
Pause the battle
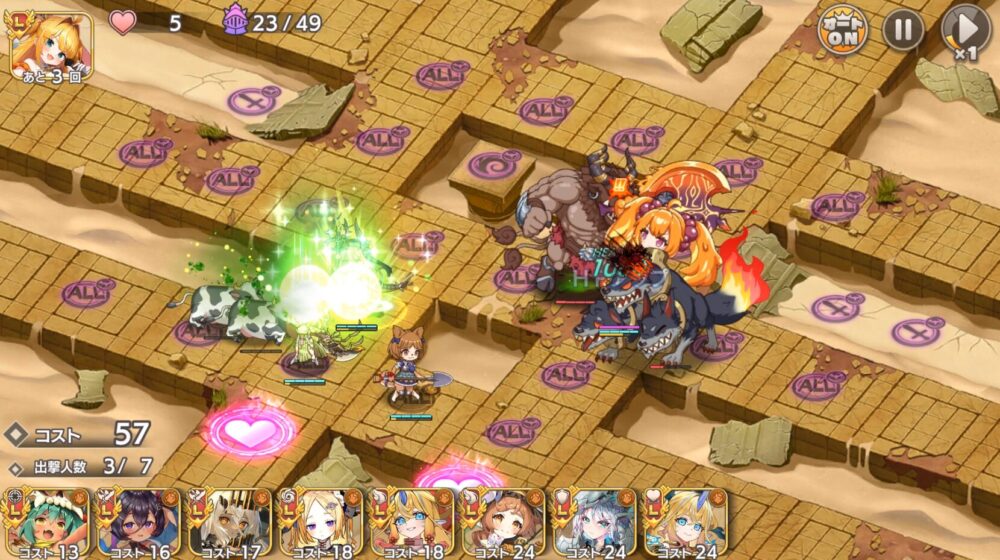coord(903,30)
